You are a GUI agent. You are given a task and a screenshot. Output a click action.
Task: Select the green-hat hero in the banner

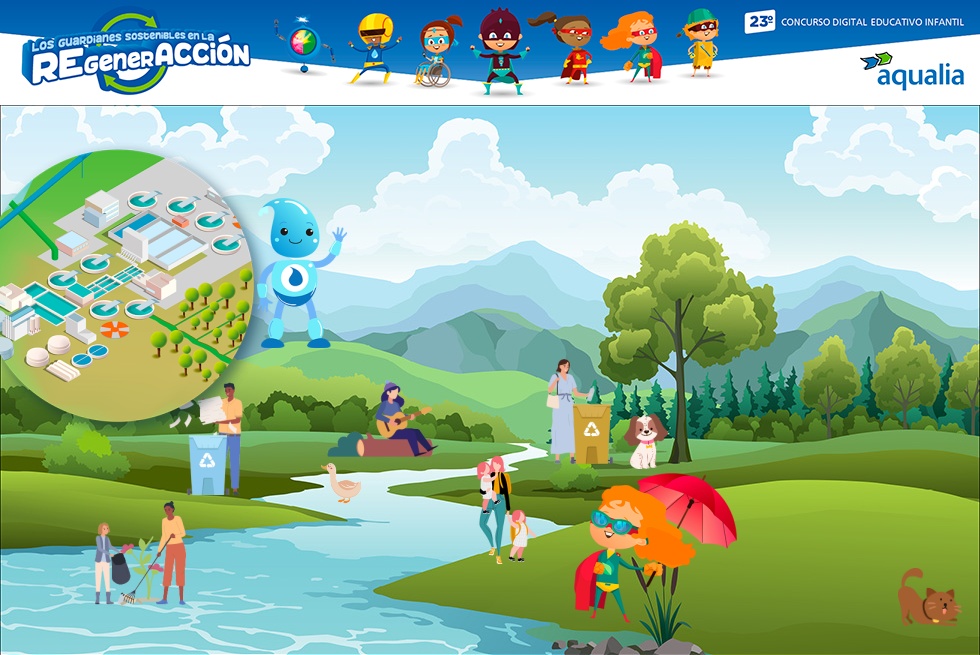coord(701,43)
